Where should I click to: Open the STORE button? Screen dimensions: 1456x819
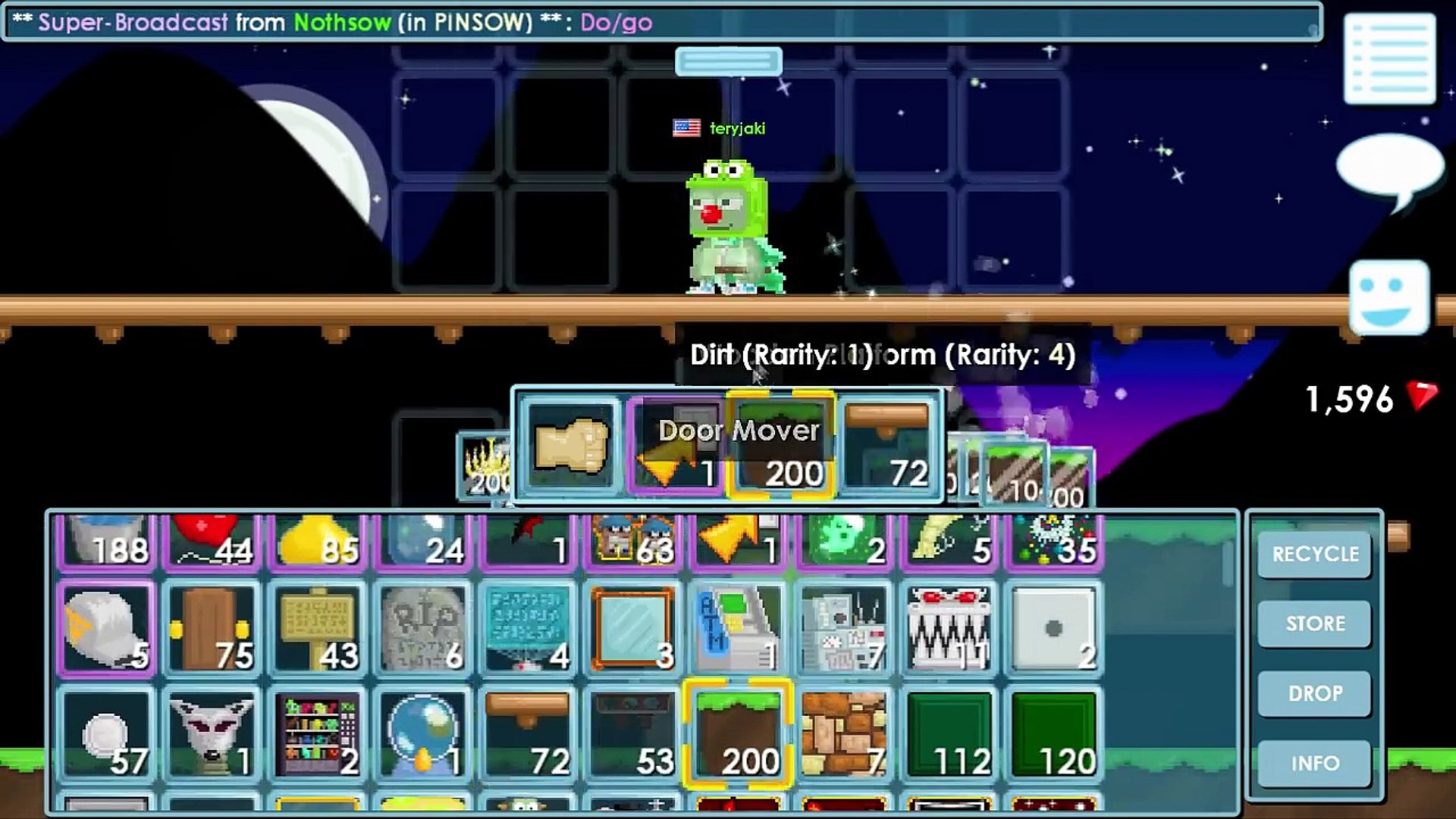pyautogui.click(x=1315, y=624)
